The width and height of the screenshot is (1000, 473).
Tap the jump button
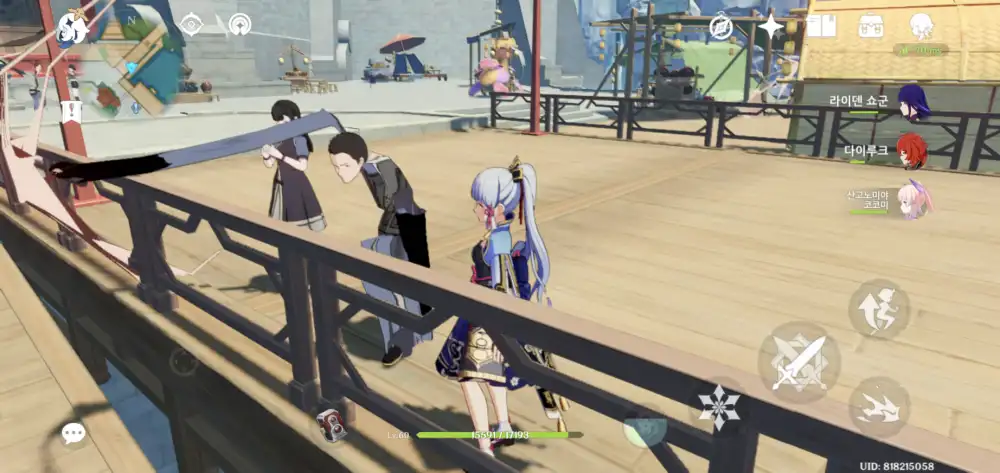[879, 309]
